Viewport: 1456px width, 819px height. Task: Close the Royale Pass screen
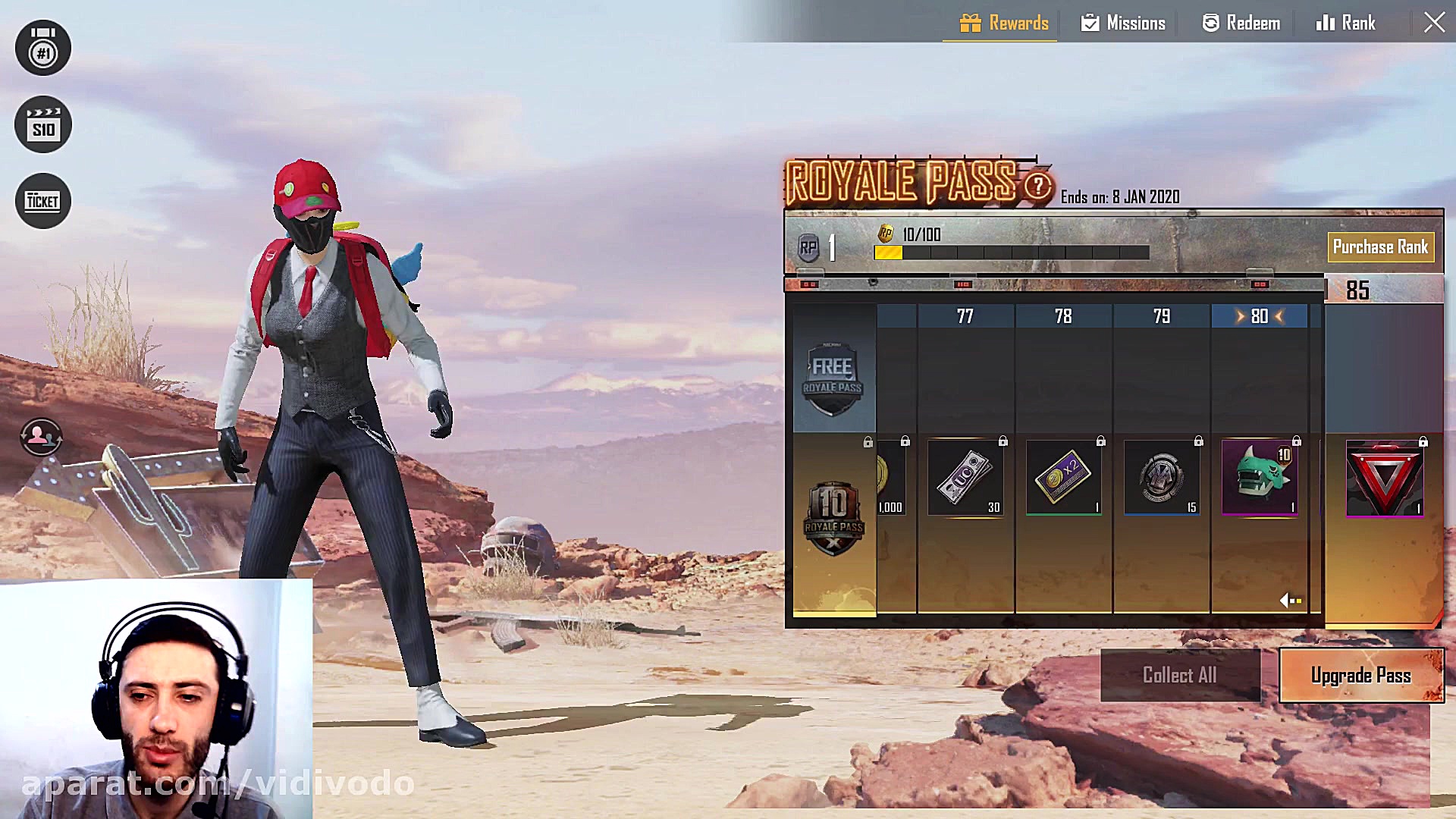tap(1433, 22)
